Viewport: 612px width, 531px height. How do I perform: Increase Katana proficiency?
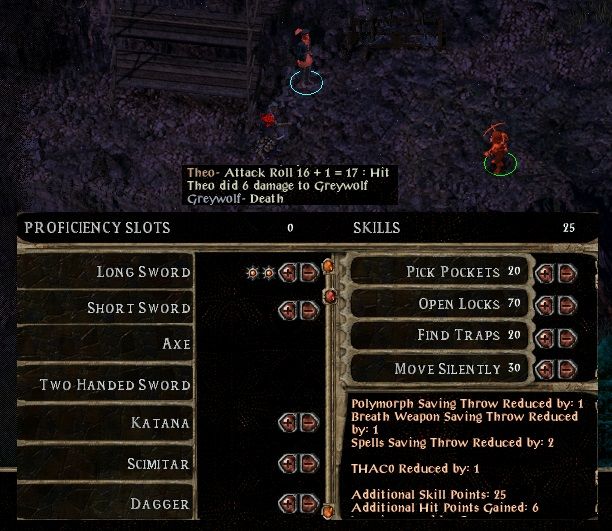pyautogui.click(x=288, y=424)
